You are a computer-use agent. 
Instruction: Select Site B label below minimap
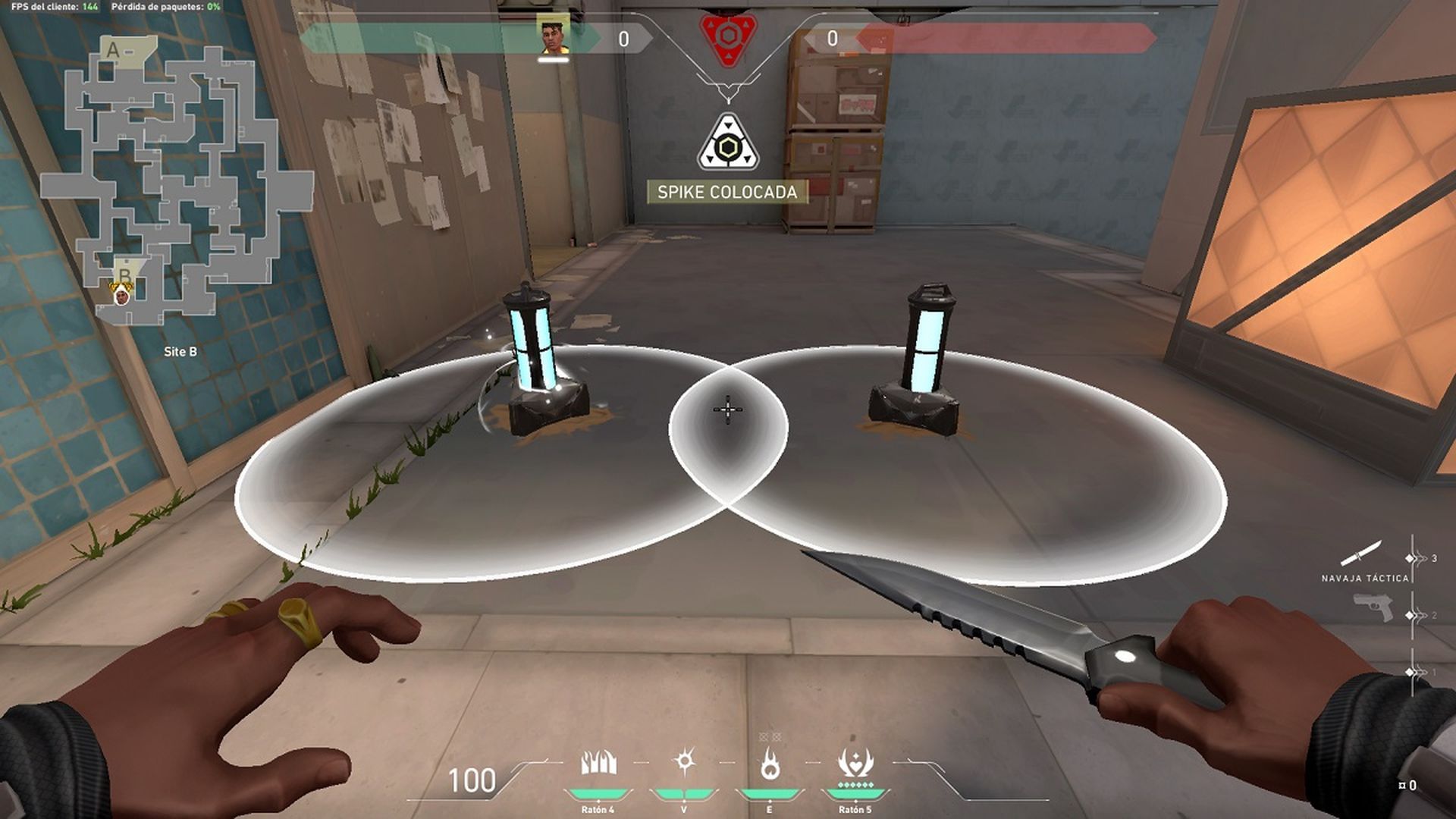pos(181,352)
